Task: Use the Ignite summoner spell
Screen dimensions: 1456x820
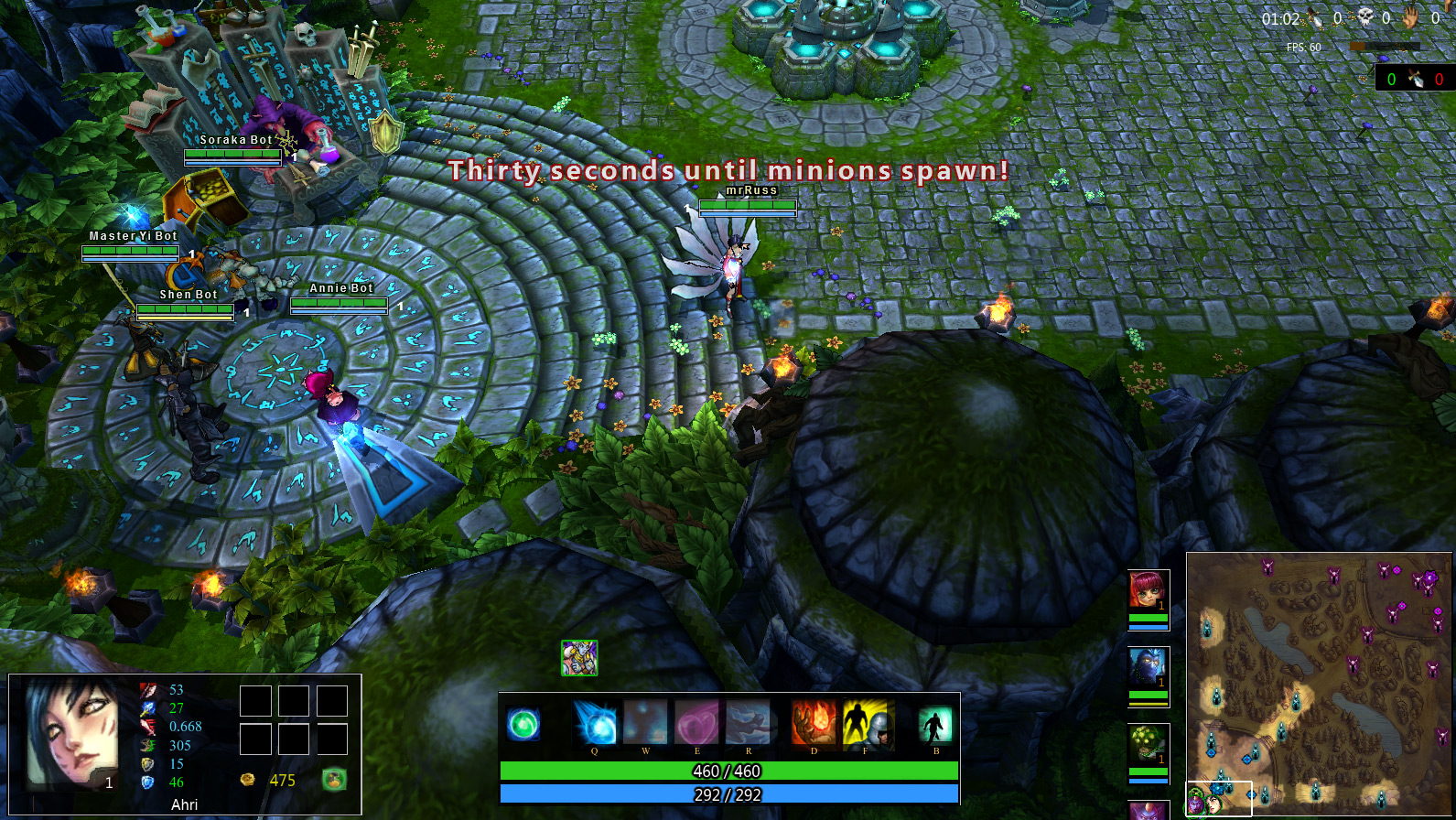Action: 814,723
